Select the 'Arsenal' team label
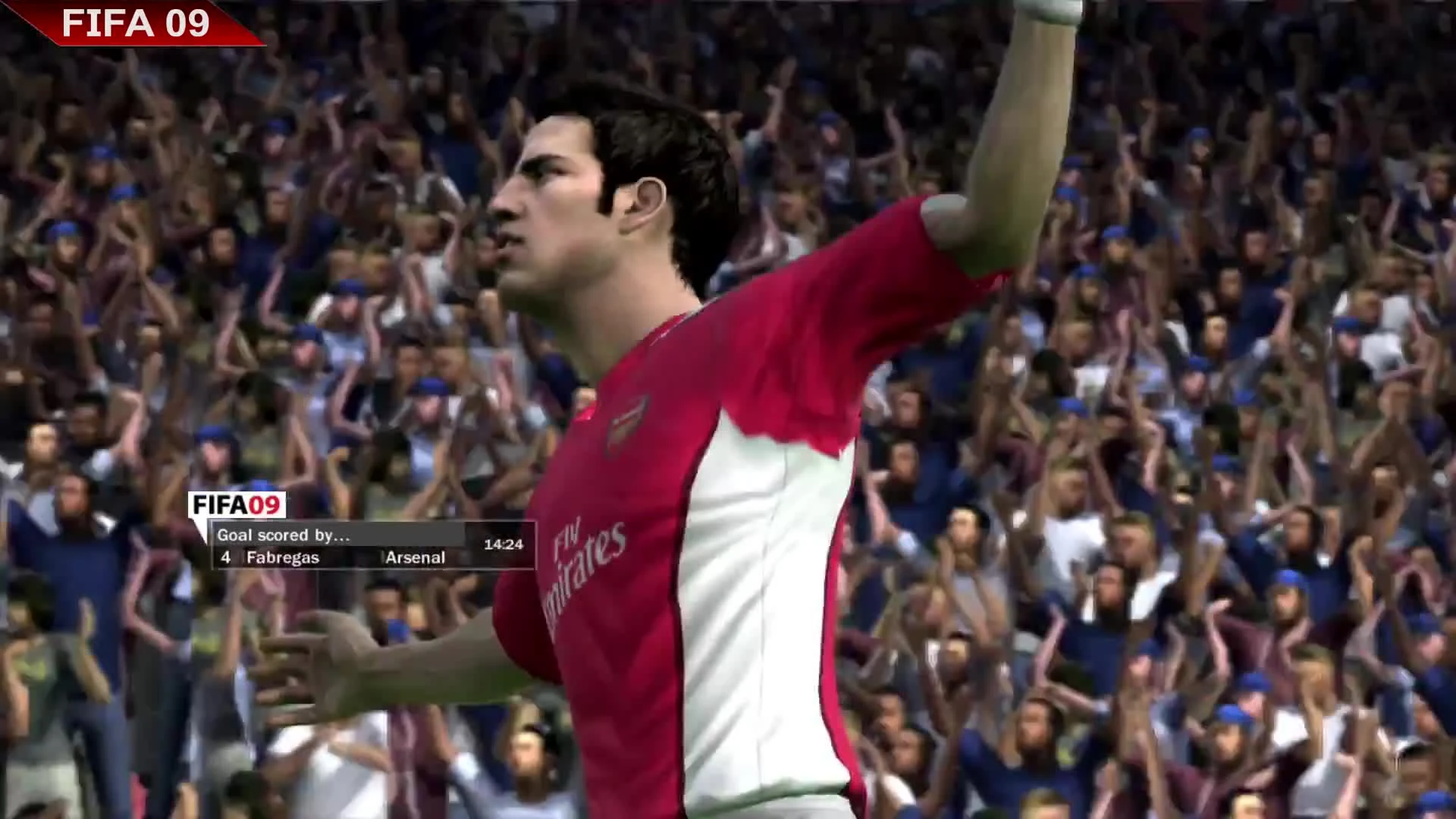The width and height of the screenshot is (1456, 819). (x=415, y=557)
